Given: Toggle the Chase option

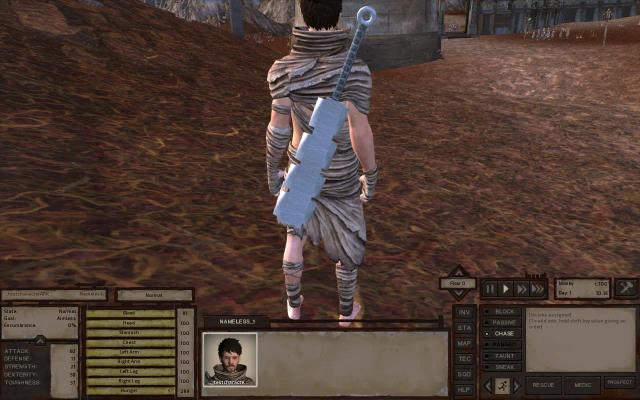Looking at the screenshot, I should (503, 333).
